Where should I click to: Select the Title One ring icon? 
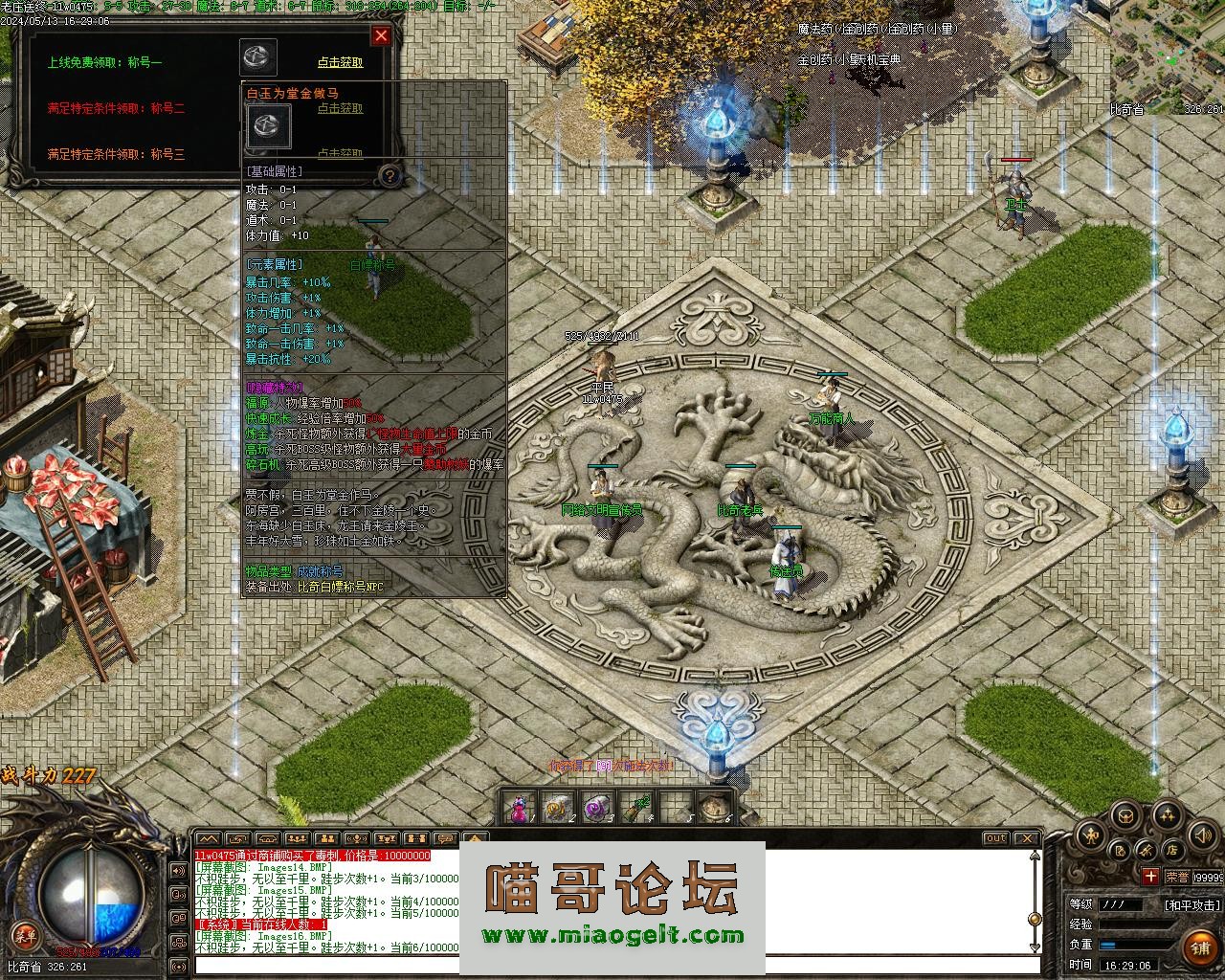pyautogui.click(x=258, y=57)
